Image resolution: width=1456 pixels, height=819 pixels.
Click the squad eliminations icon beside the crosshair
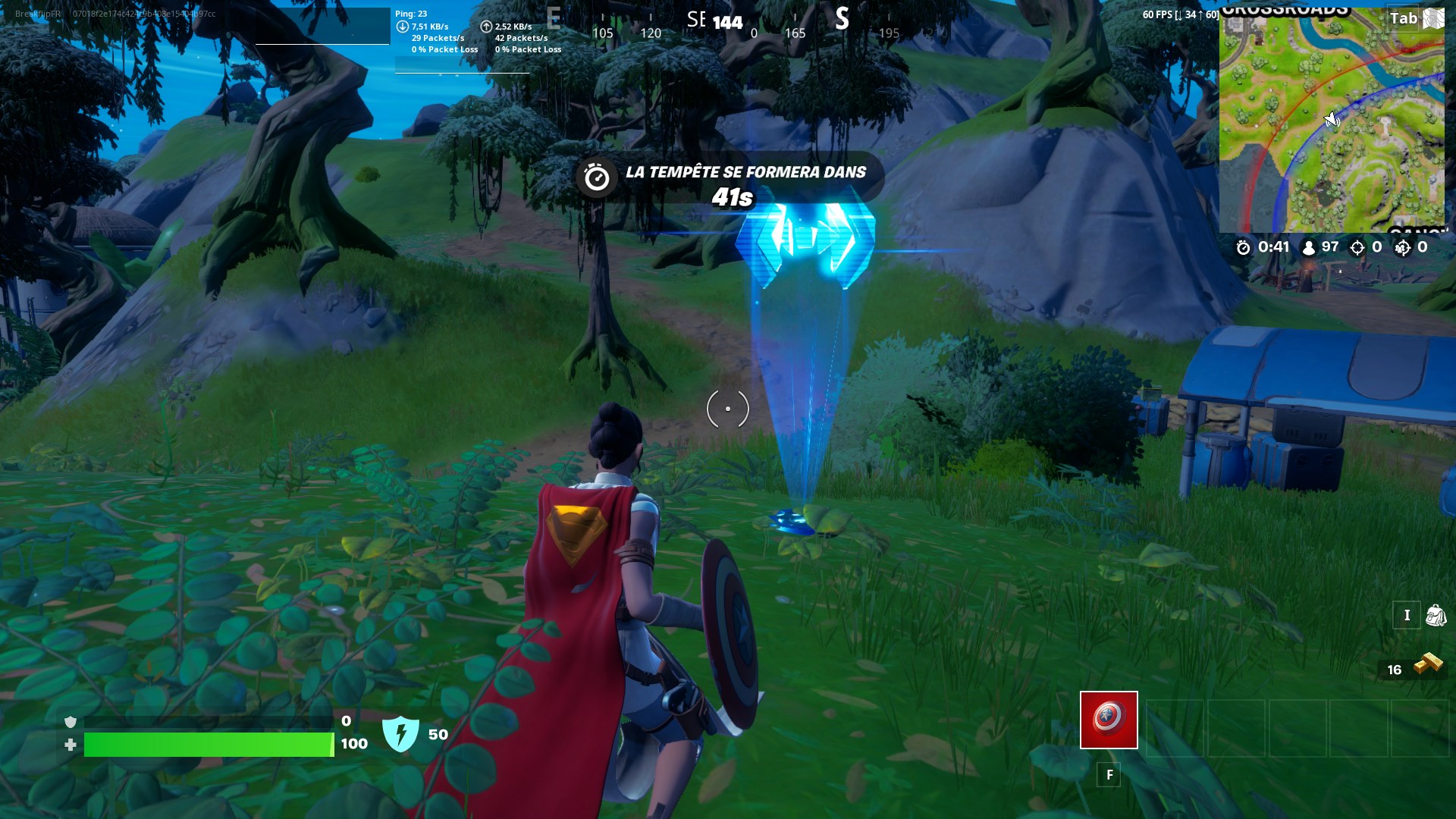coord(1402,246)
